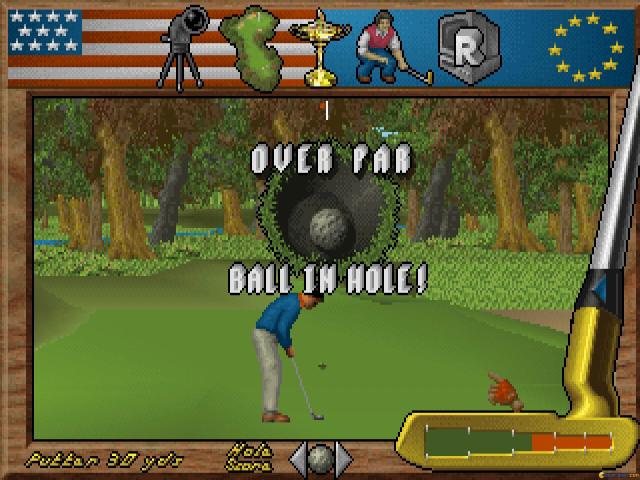Image resolution: width=640 pixels, height=480 pixels.
Task: Click the swing power meter
Action: click(x=517, y=442)
